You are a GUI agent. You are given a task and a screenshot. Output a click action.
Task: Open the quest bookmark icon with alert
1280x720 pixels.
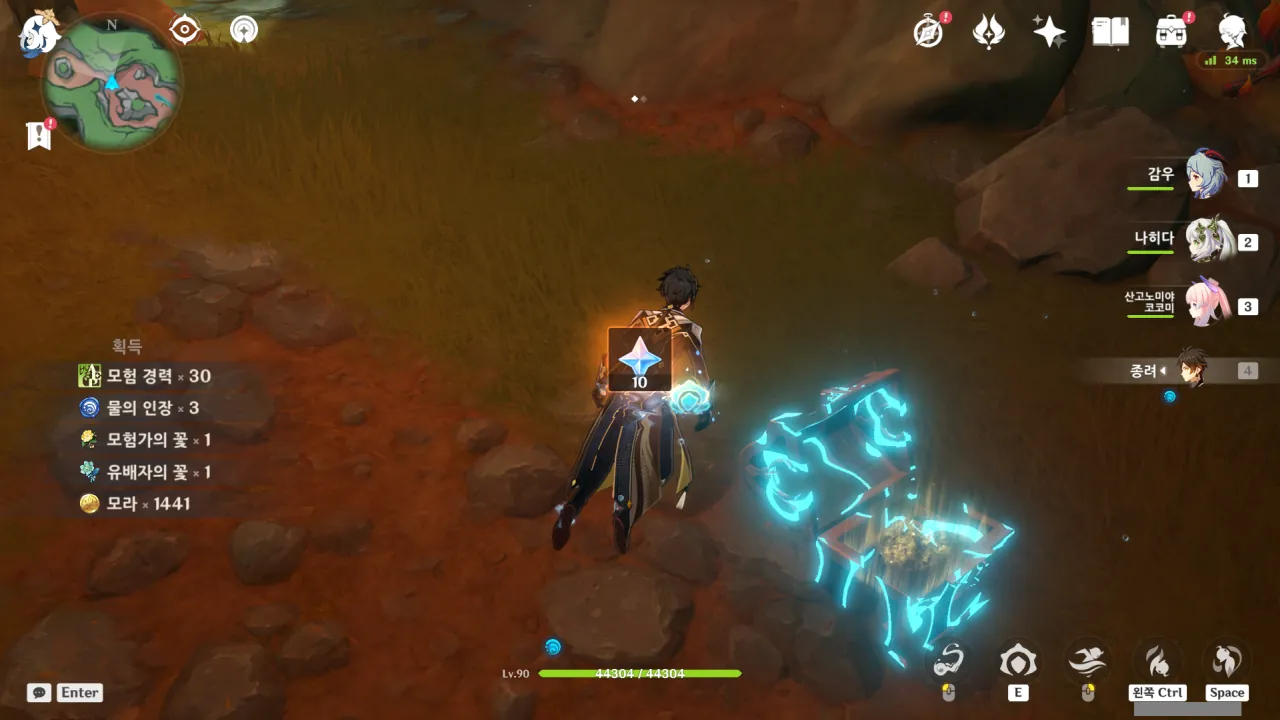38,135
